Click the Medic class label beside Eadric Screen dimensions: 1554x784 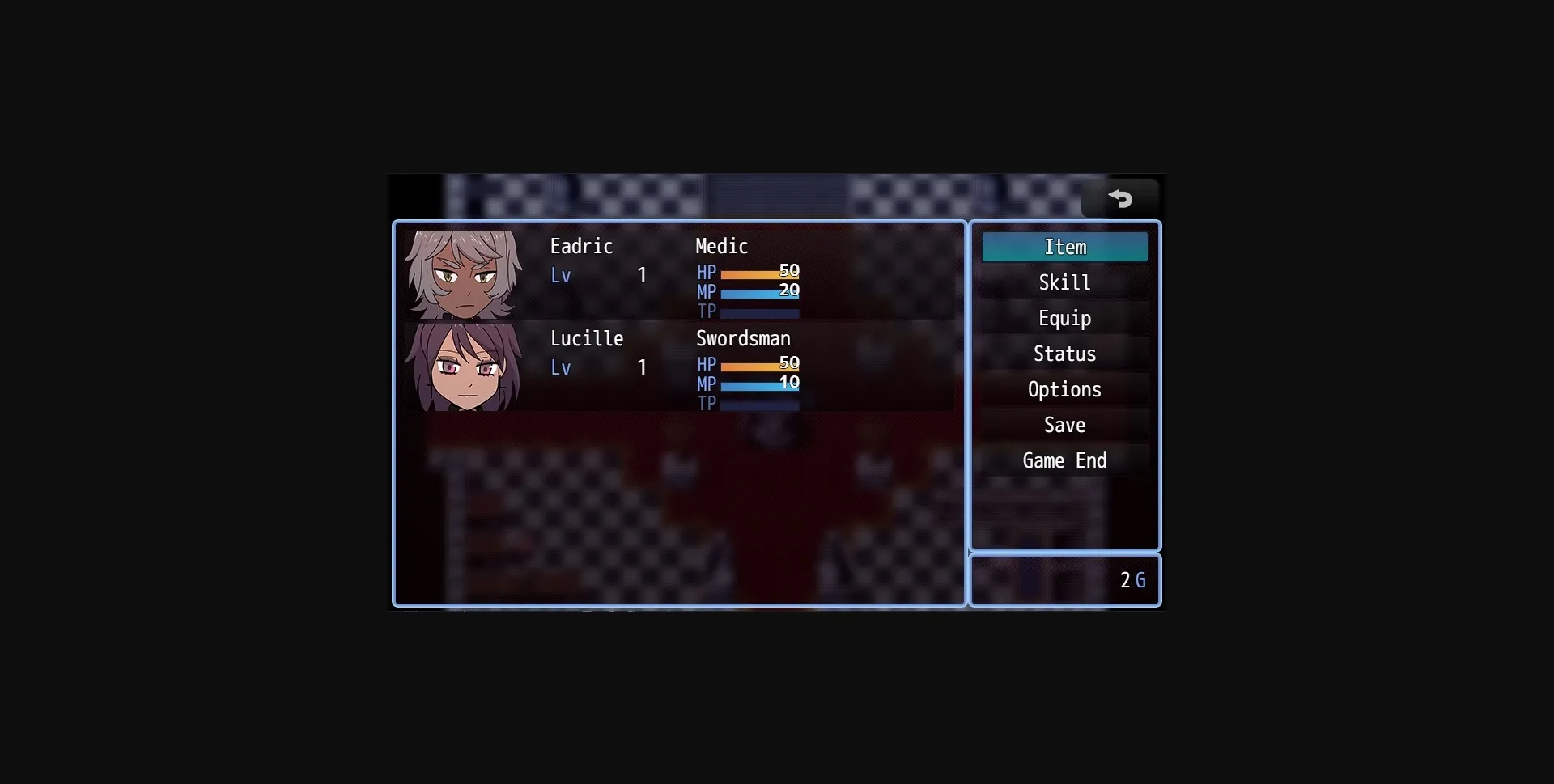721,246
